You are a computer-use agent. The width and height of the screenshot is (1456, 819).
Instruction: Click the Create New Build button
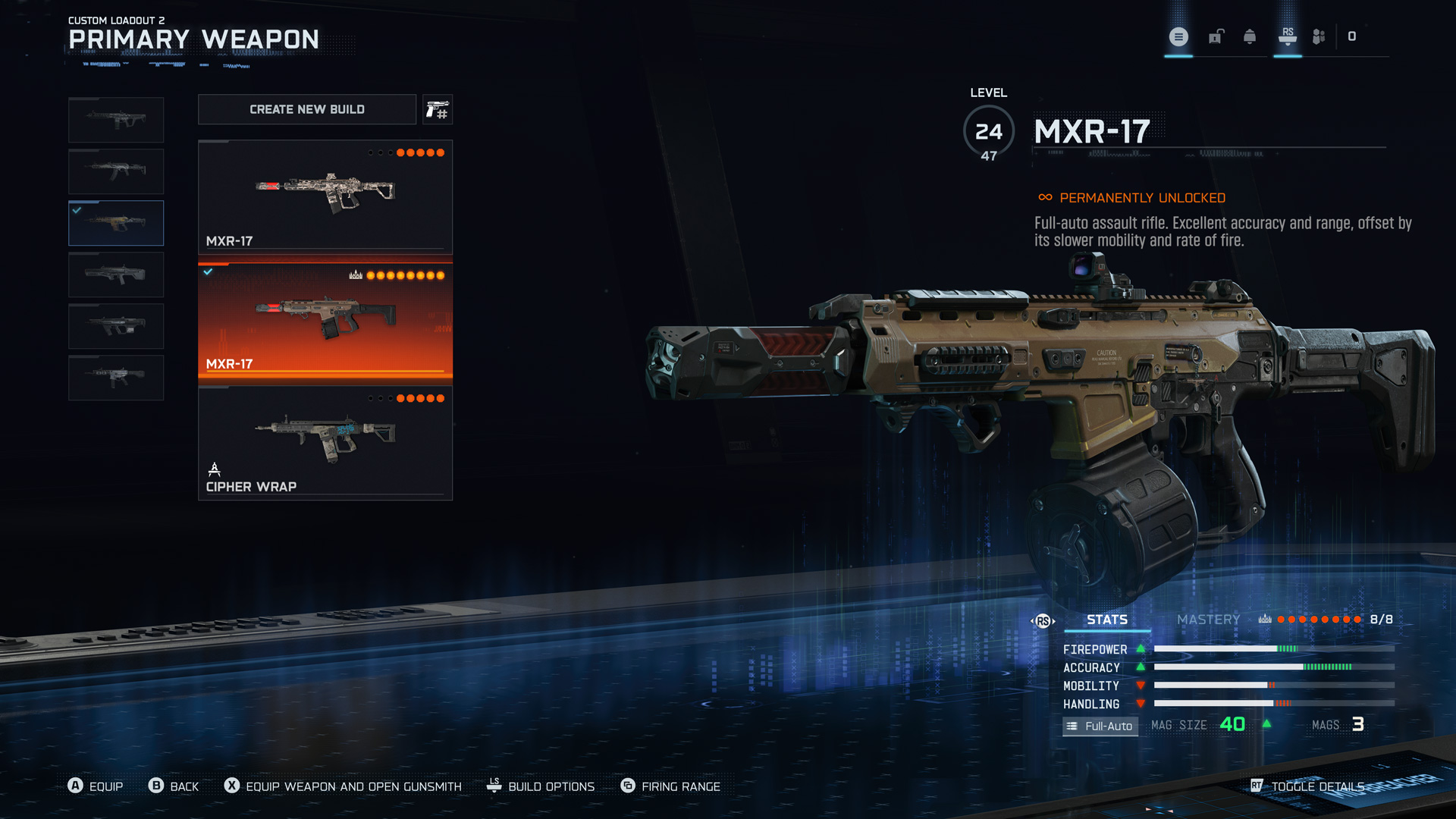coord(306,109)
